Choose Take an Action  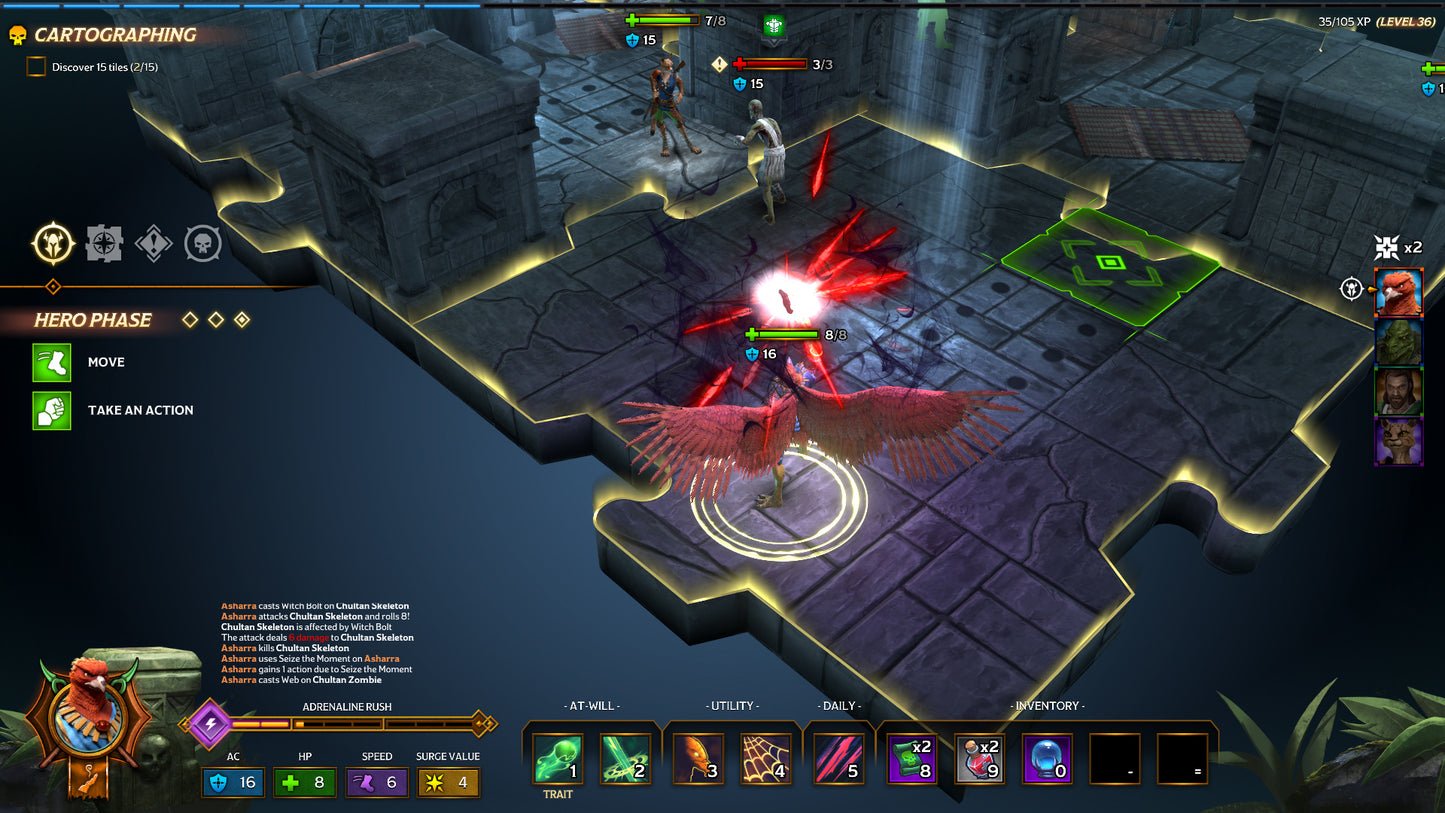click(x=52, y=410)
